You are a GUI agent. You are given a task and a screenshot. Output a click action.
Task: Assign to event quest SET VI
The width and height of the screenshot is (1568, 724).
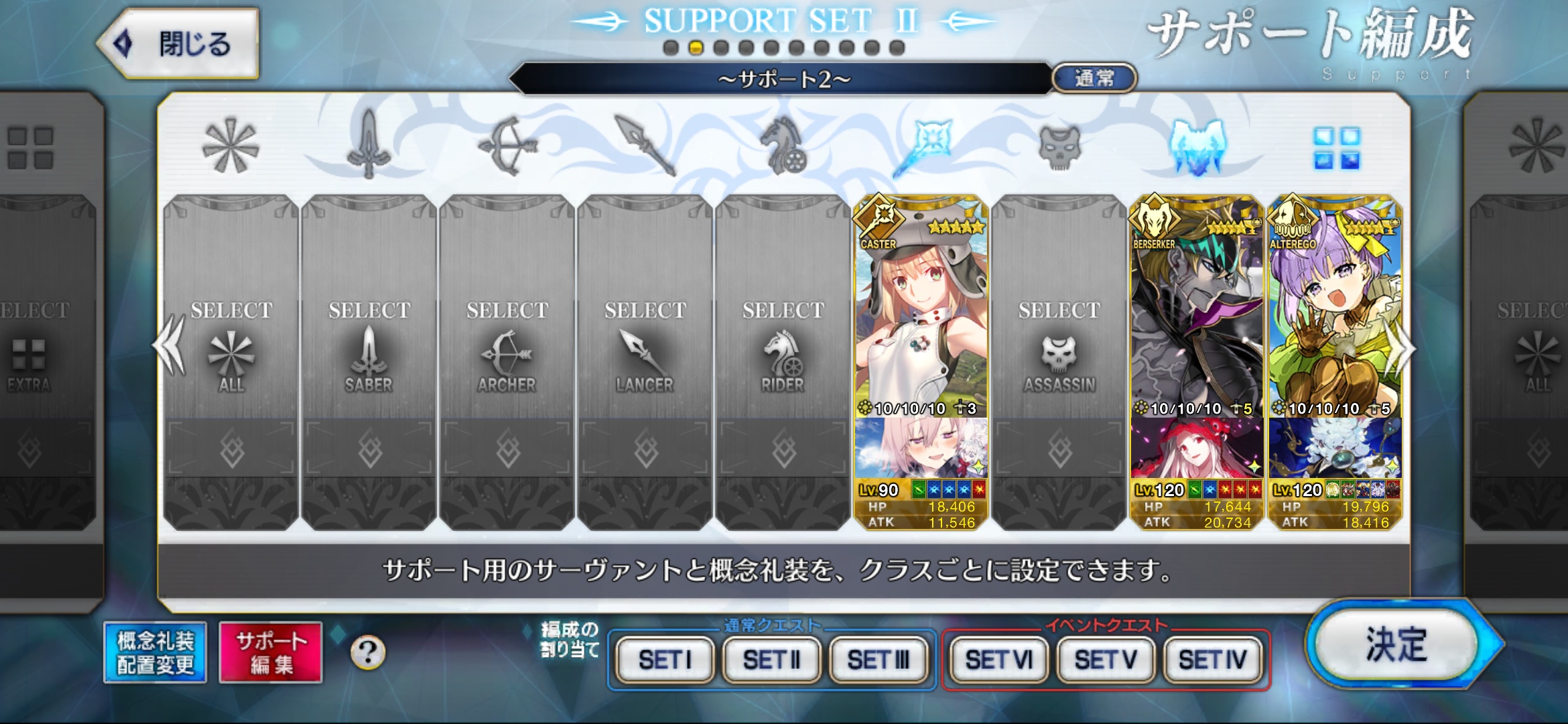tap(998, 660)
